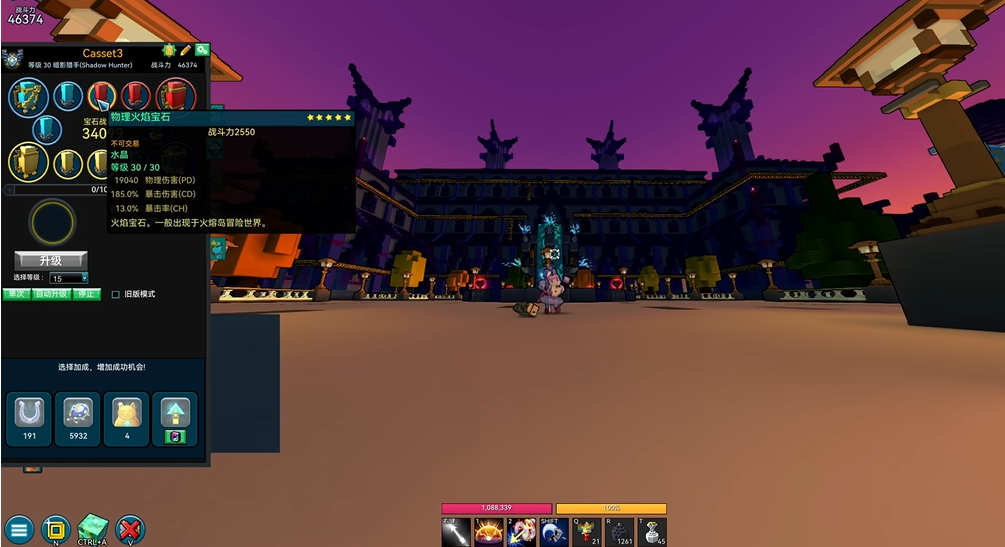This screenshot has height=547, width=1005.
Task: Click the yellow square N button
Action: click(x=56, y=530)
